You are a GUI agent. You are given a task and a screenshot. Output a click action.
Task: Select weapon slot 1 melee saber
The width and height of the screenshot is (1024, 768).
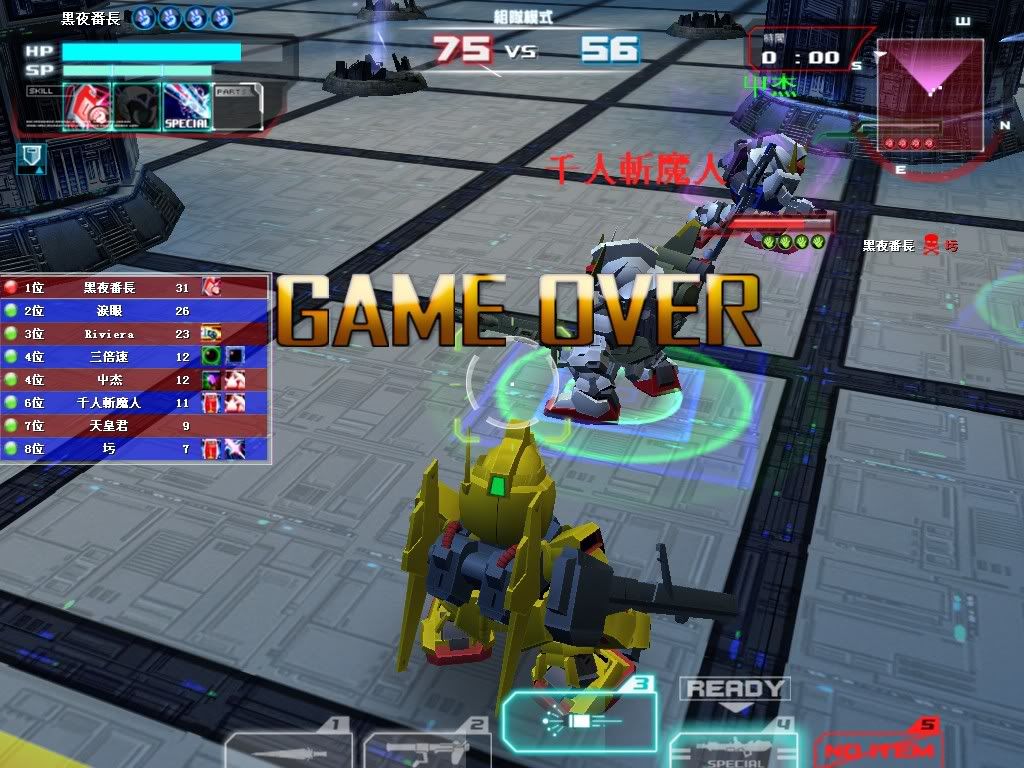click(x=290, y=748)
